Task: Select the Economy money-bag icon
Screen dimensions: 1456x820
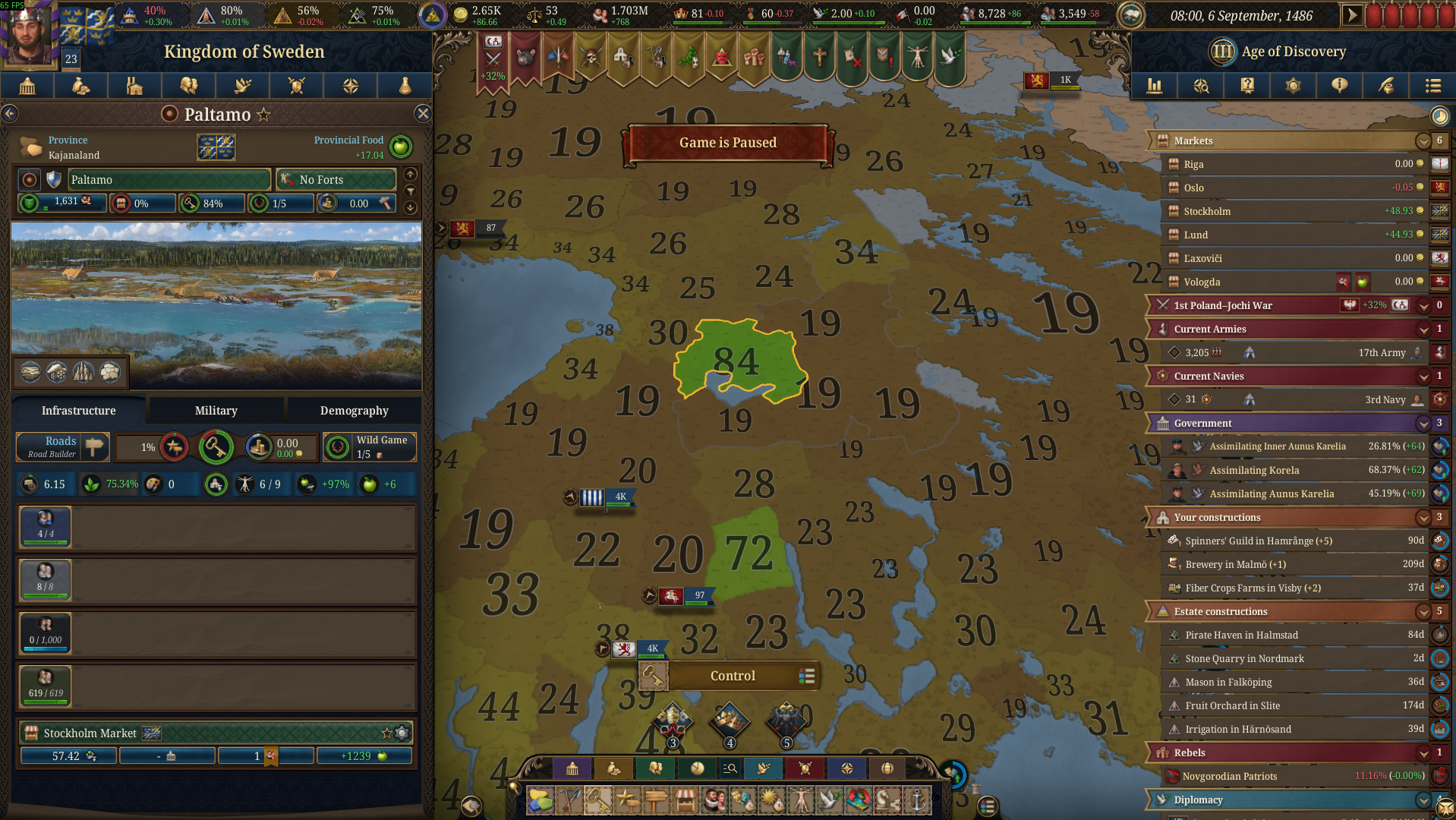Action: [80, 86]
